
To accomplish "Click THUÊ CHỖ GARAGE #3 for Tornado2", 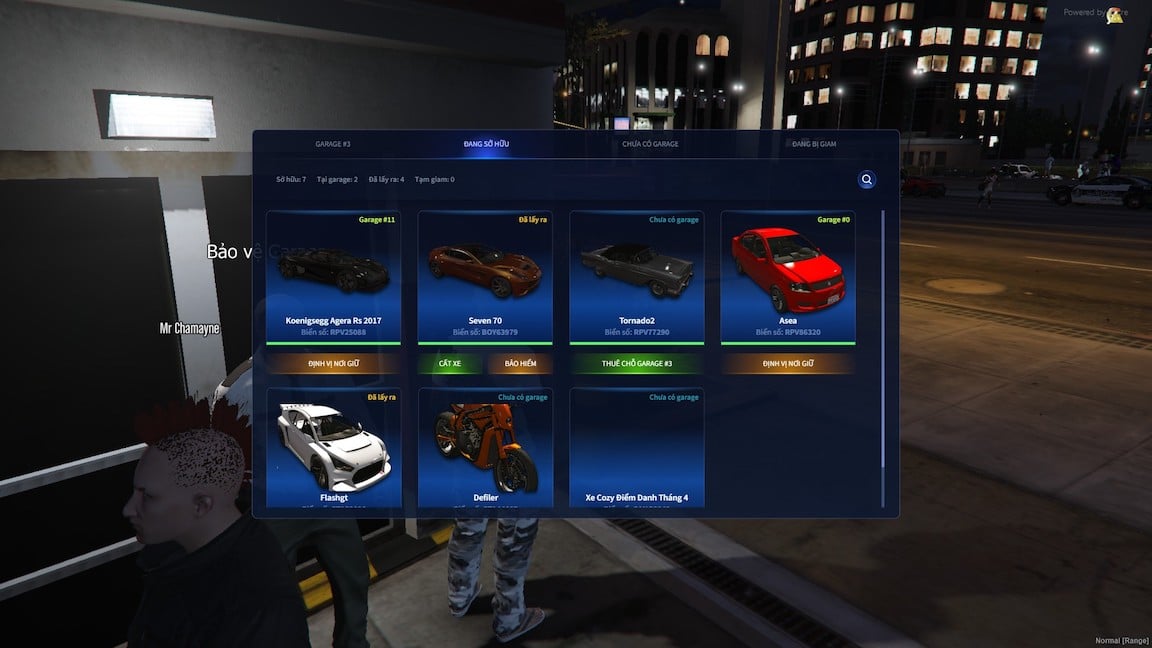I will coord(637,363).
